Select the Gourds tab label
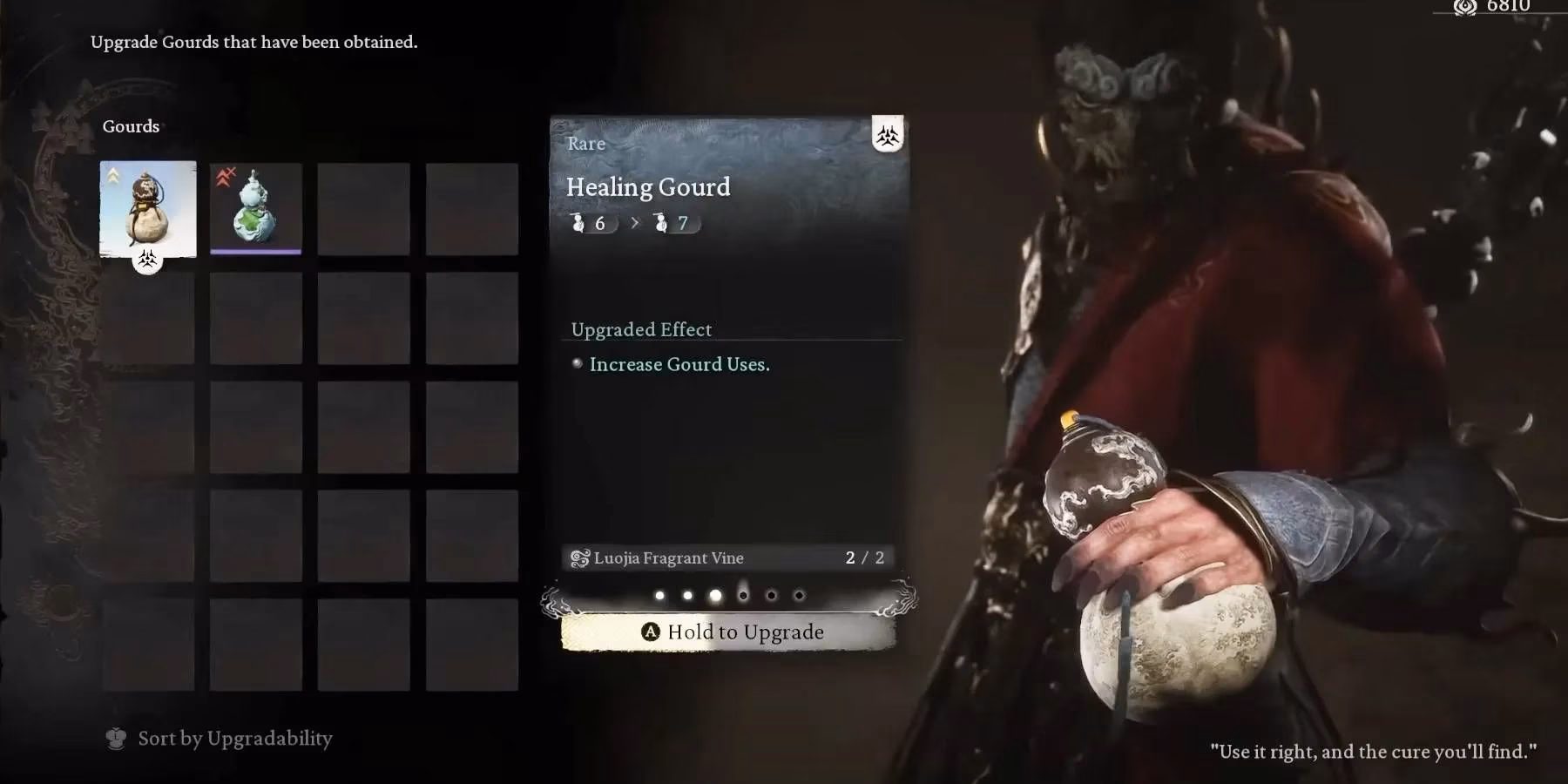1568x784 pixels. coord(131,126)
